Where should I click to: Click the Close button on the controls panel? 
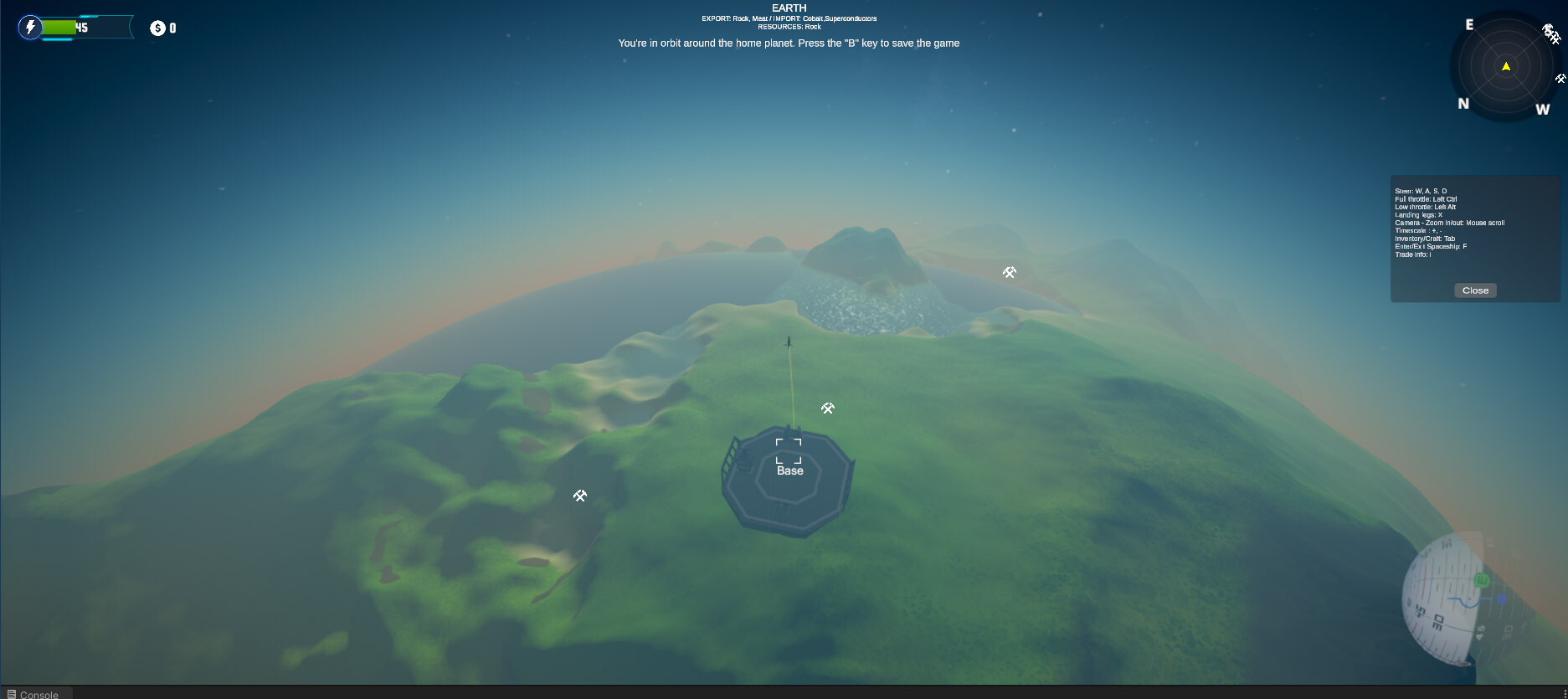pyautogui.click(x=1474, y=290)
